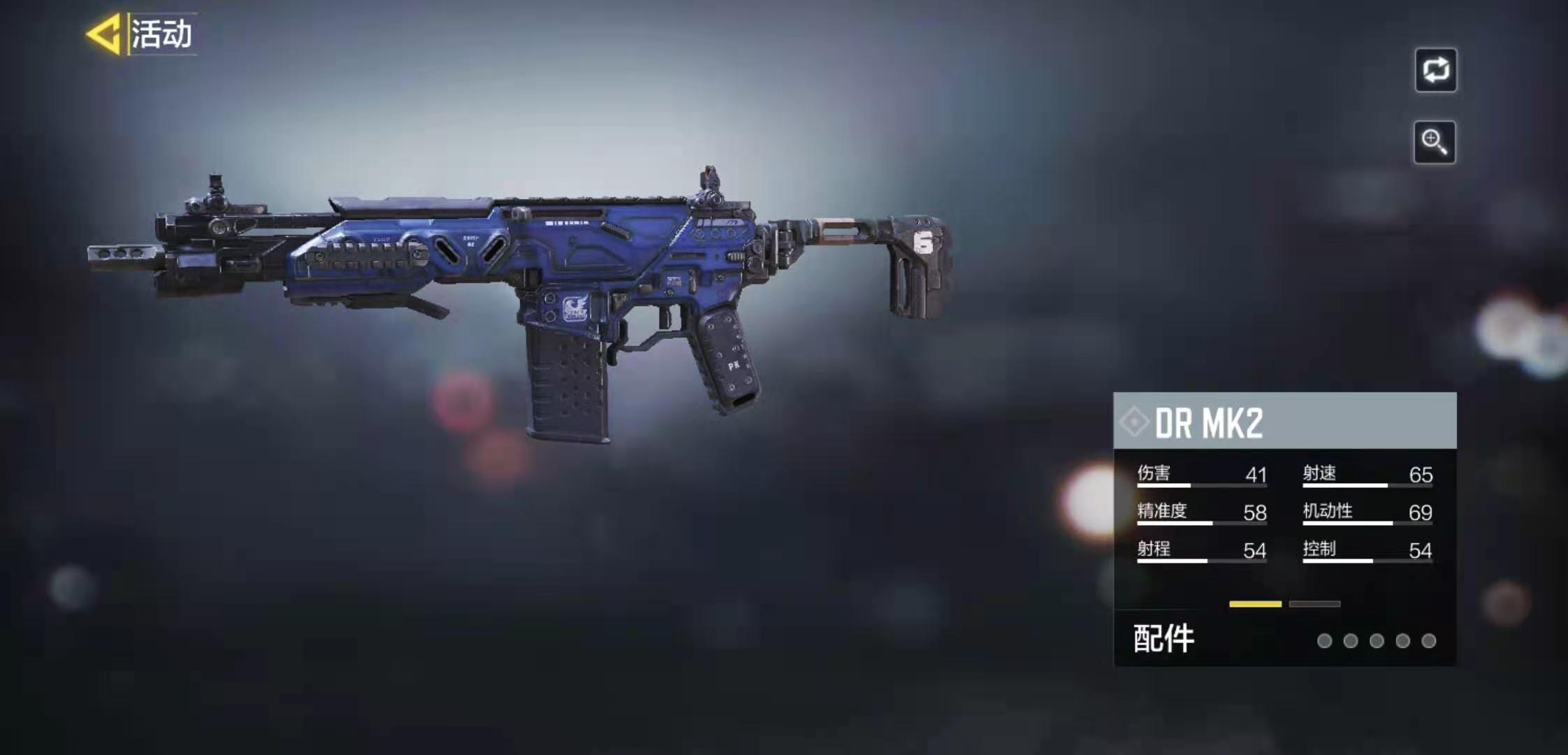This screenshot has height=755, width=1568.
Task: Open the 配件 attachments panel
Action: click(1163, 639)
